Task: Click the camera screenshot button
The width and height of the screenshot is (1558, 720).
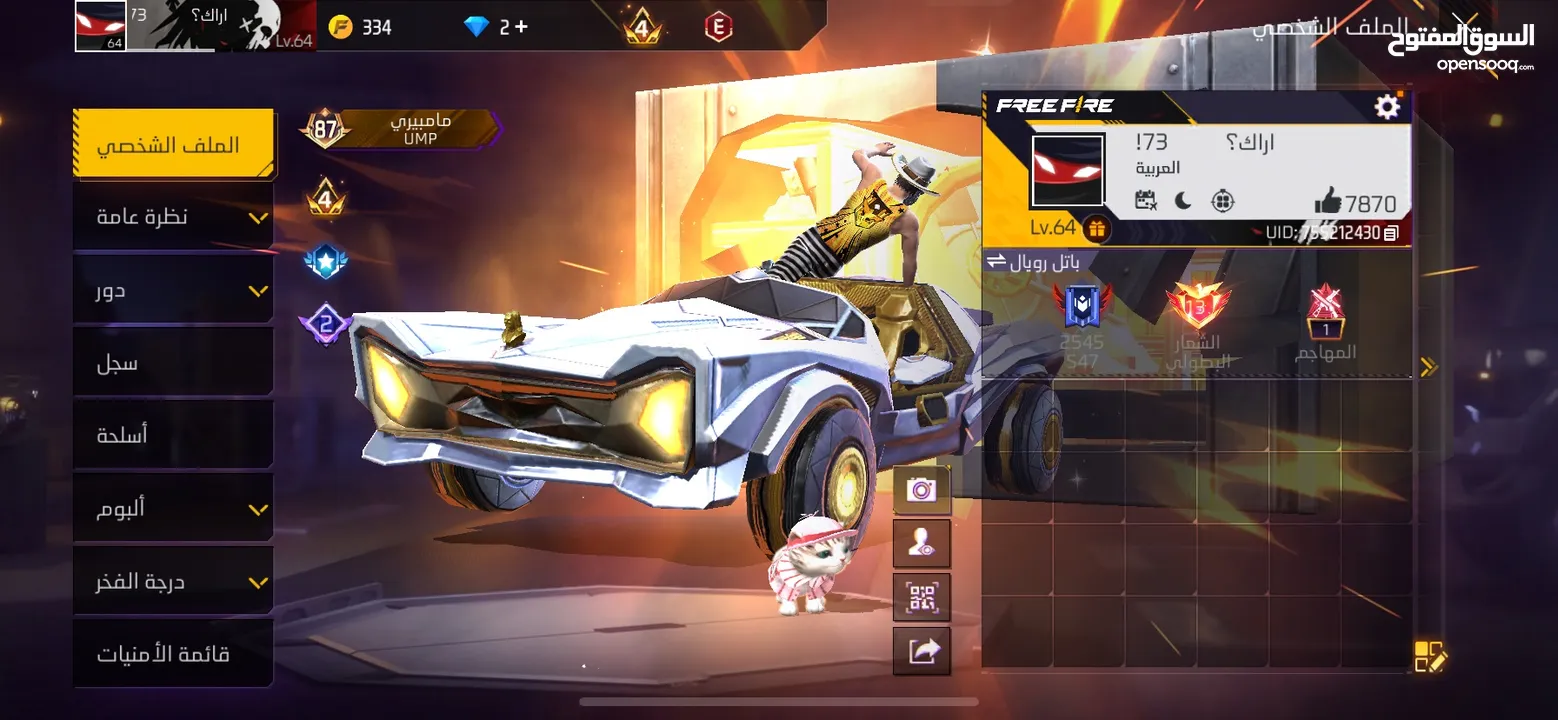Action: 921,490
